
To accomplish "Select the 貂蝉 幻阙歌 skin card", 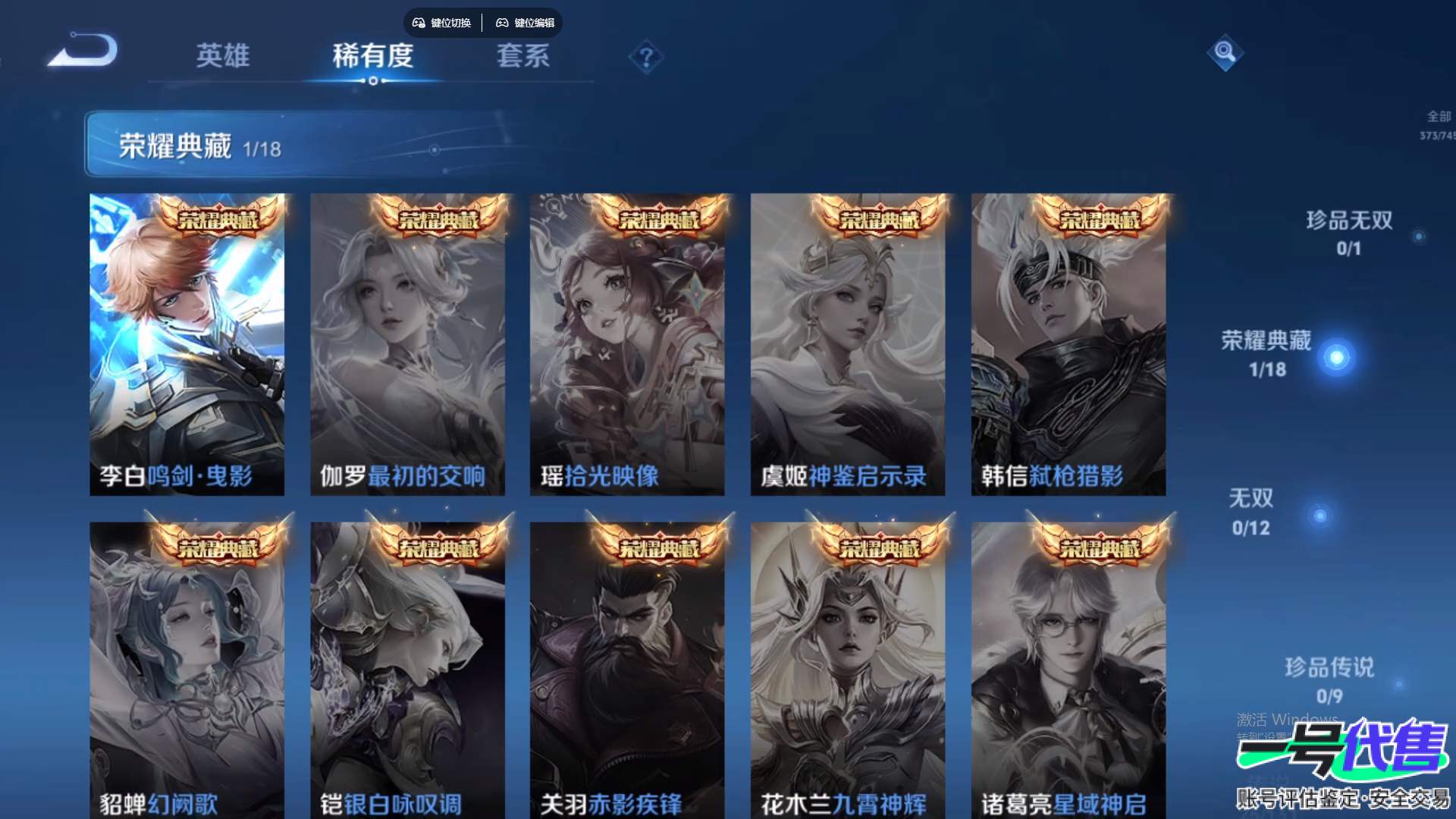I will pyautogui.click(x=187, y=671).
